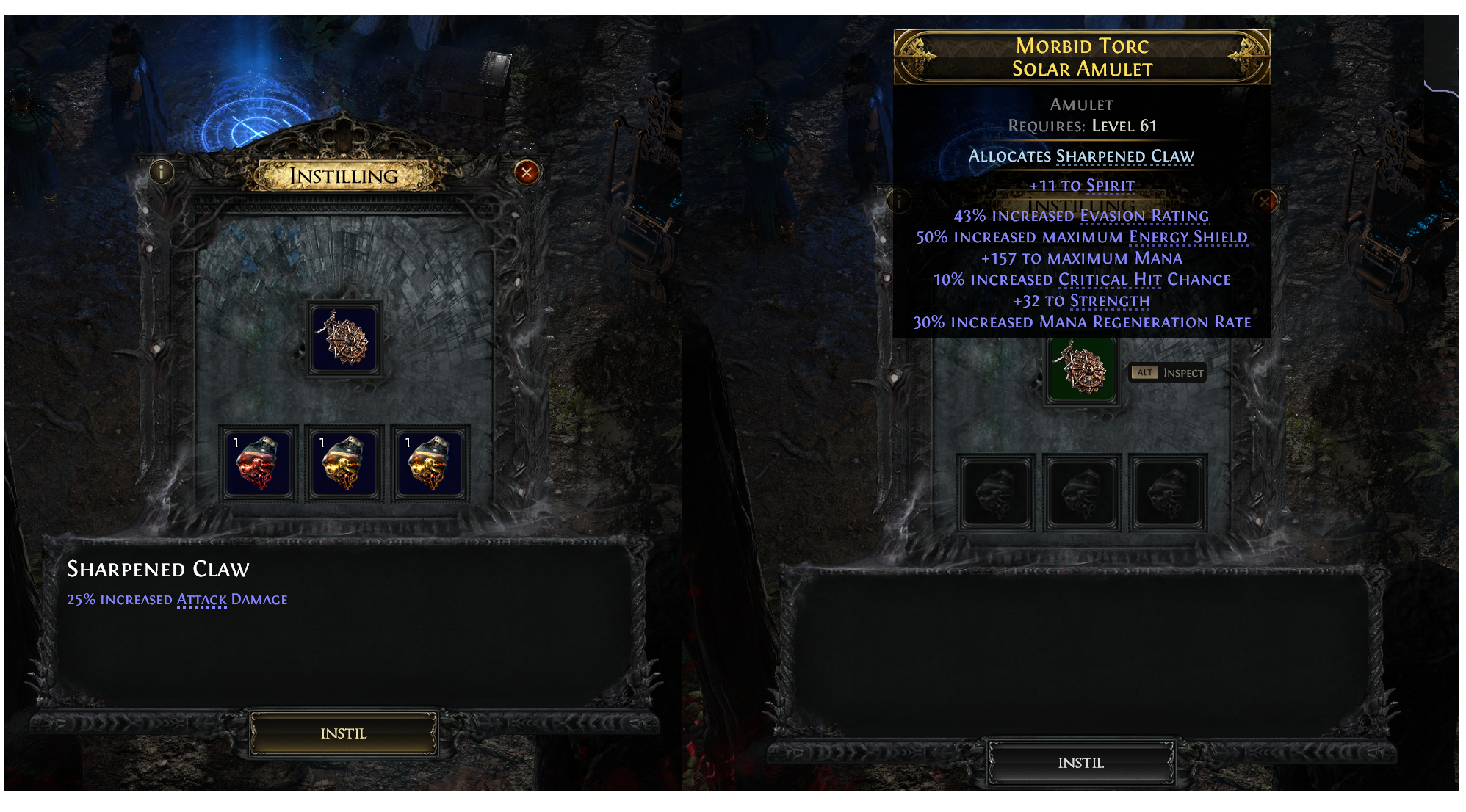Image resolution: width=1466 pixels, height=812 pixels.
Task: Open the info icon left of the Instilling title
Action: click(x=162, y=173)
